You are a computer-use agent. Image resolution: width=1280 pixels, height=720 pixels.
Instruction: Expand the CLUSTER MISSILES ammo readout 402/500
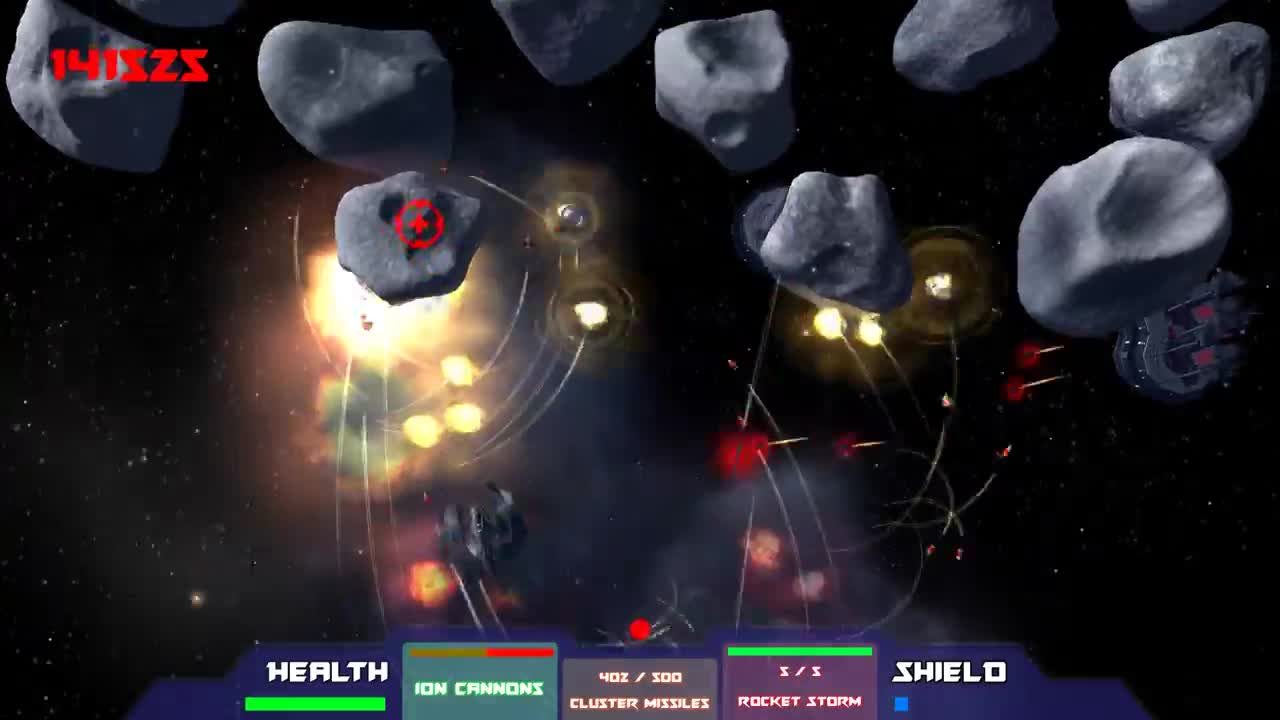tap(640, 678)
